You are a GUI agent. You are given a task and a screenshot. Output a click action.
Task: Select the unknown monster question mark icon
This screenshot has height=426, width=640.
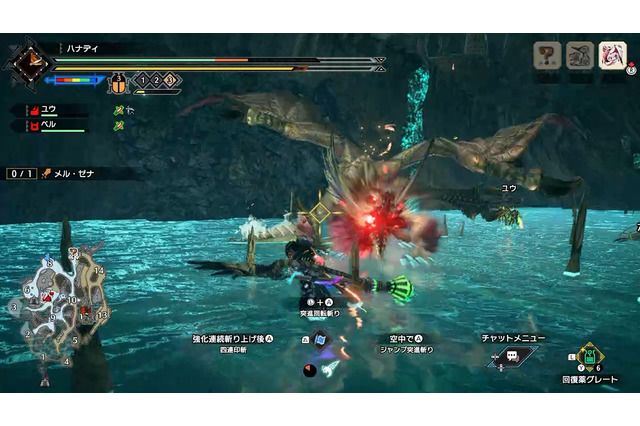(547, 56)
